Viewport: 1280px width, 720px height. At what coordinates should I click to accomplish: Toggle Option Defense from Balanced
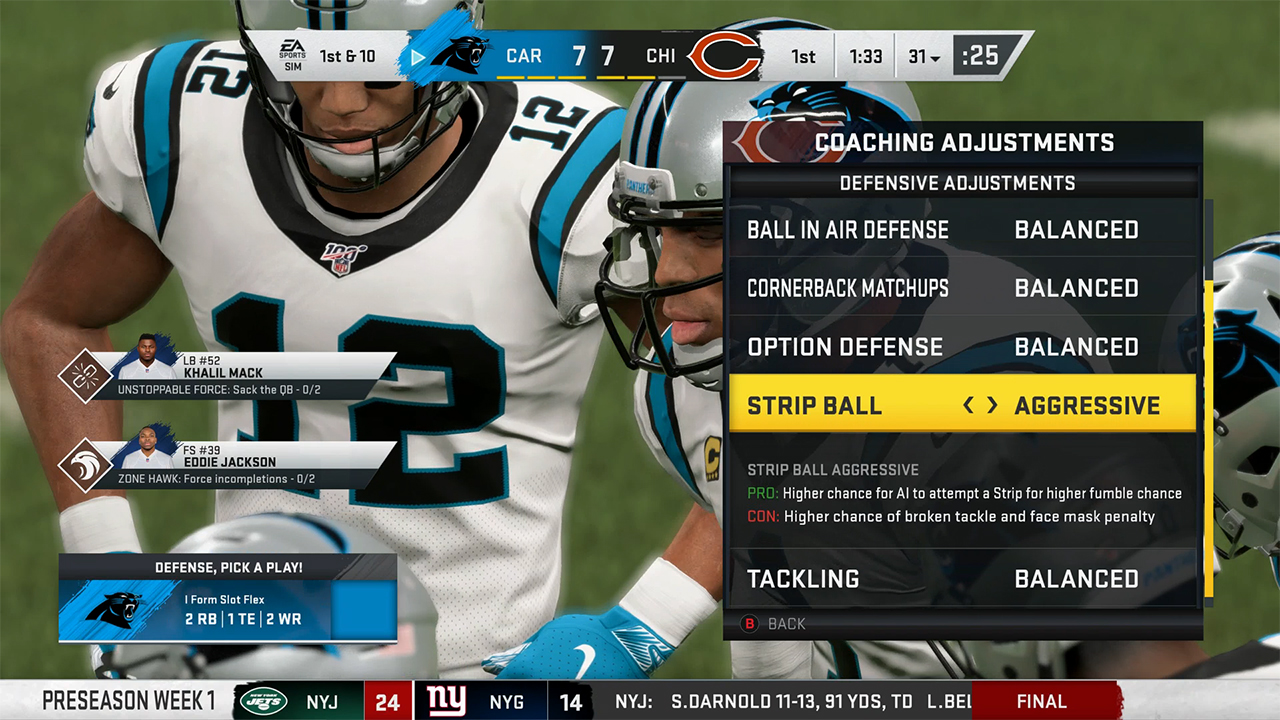point(962,347)
